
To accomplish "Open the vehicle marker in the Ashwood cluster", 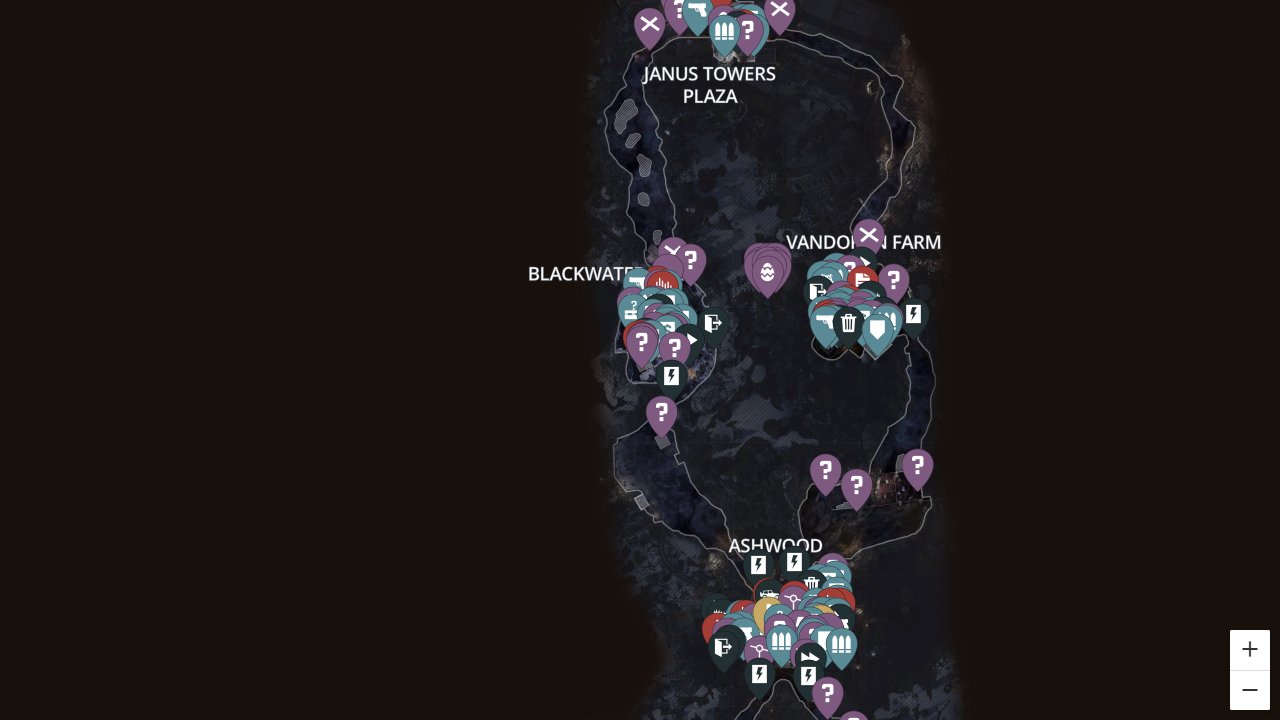I will (769, 593).
